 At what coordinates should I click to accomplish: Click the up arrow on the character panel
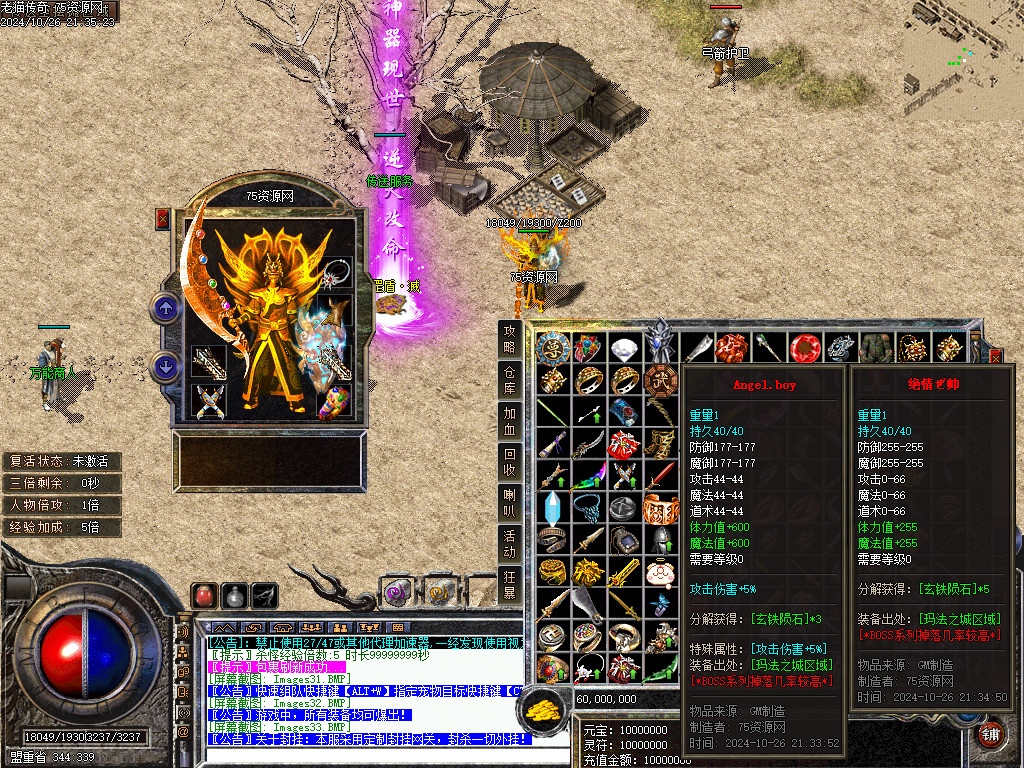(x=165, y=308)
